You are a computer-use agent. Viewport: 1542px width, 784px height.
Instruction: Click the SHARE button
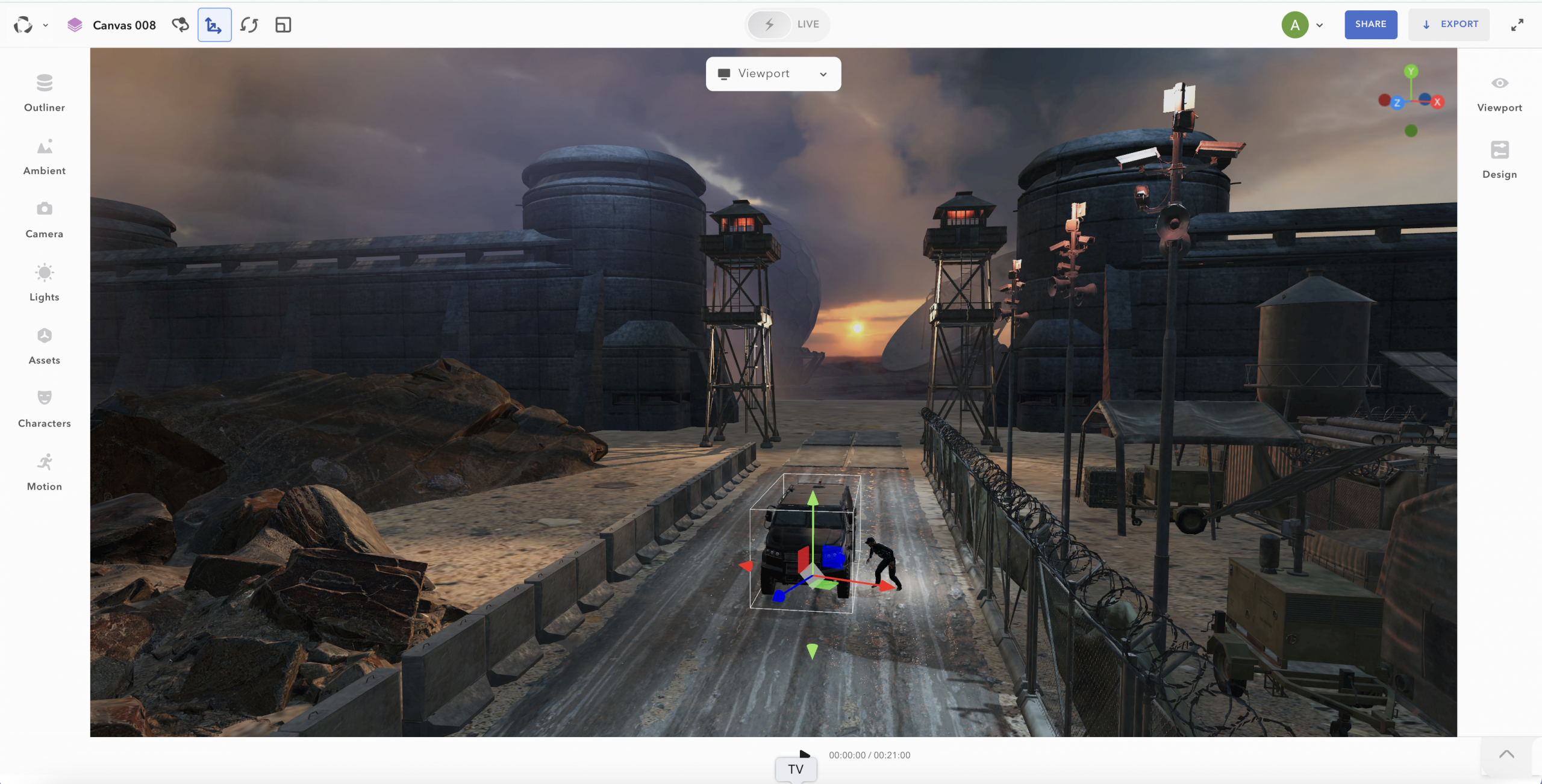[1370, 24]
